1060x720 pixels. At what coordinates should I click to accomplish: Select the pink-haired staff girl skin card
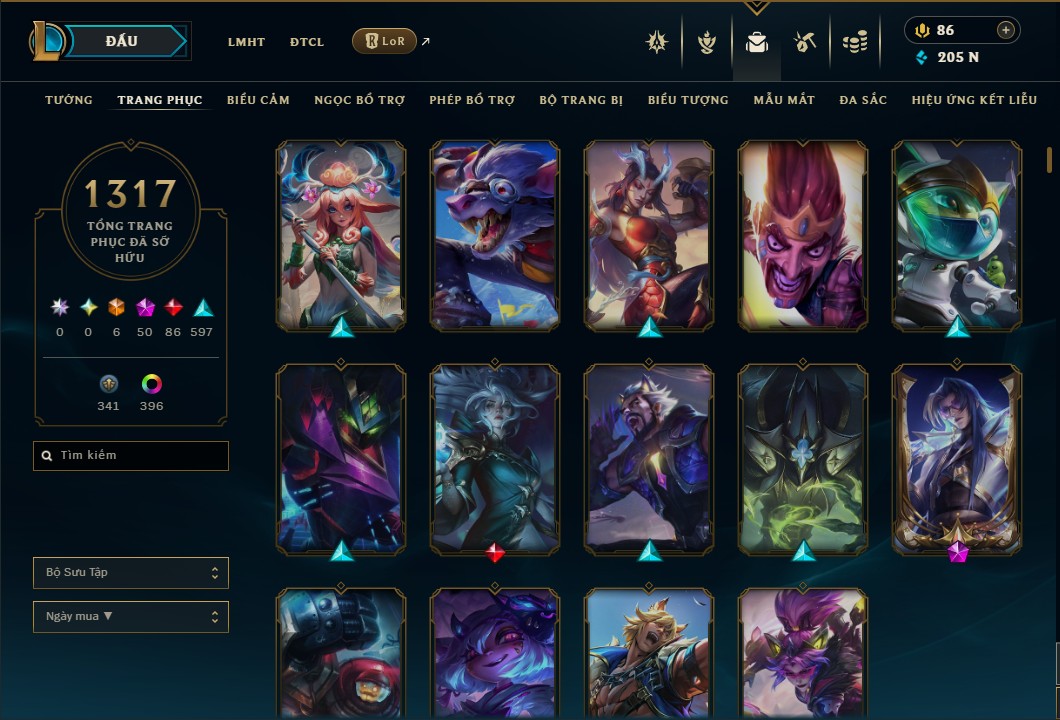coord(341,235)
